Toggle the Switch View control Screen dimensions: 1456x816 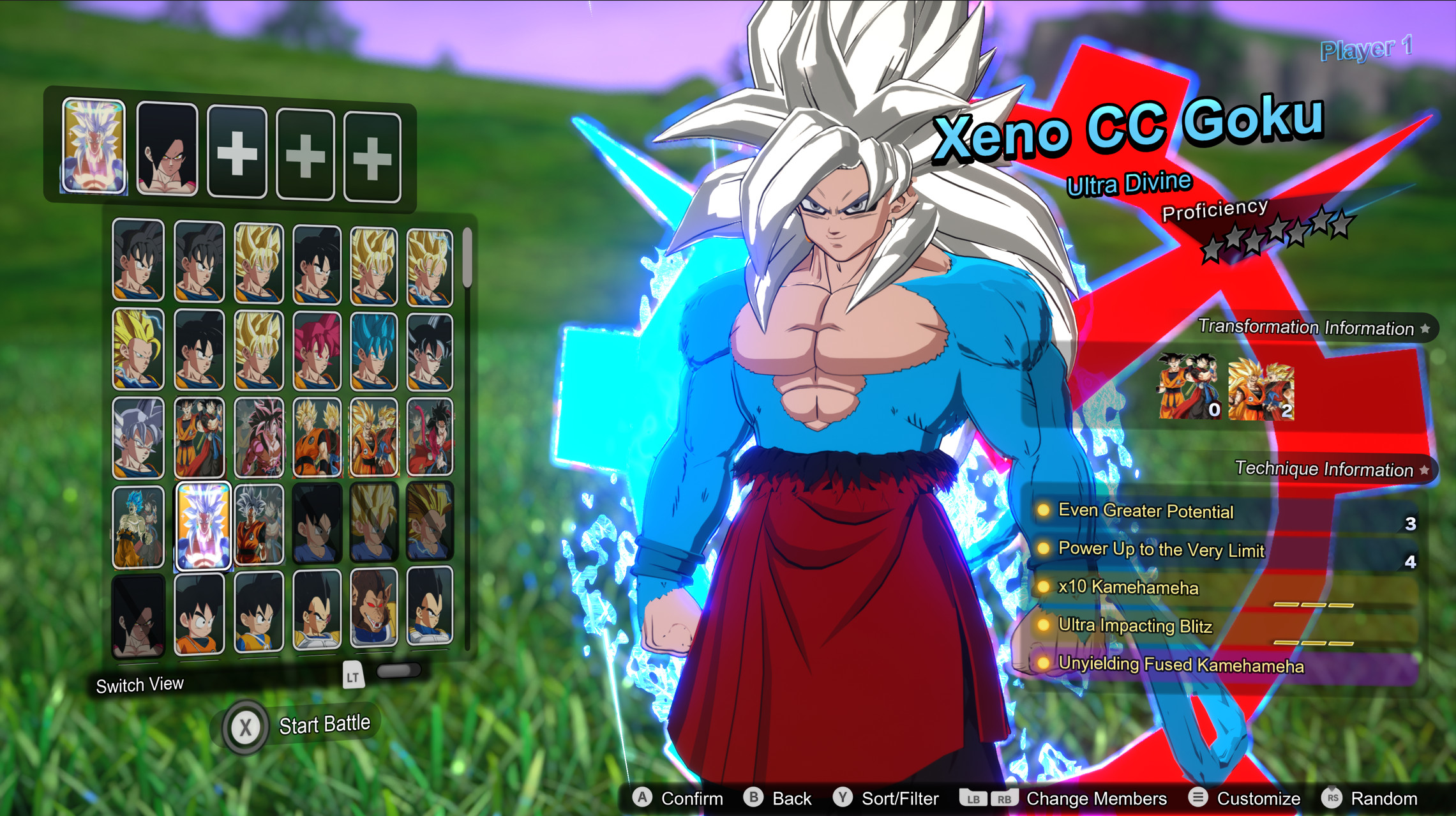click(140, 684)
